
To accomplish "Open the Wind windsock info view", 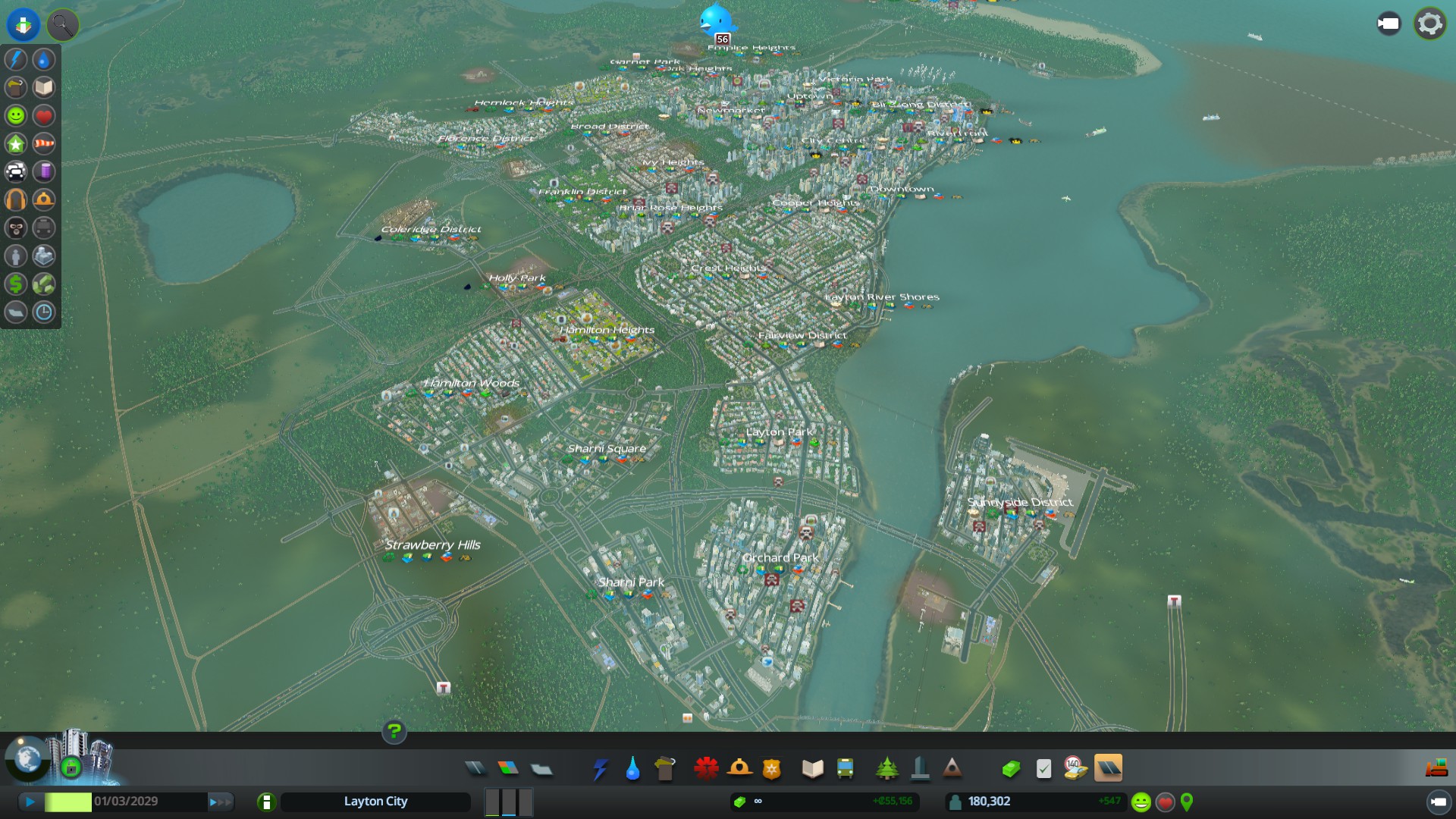I will point(44,143).
